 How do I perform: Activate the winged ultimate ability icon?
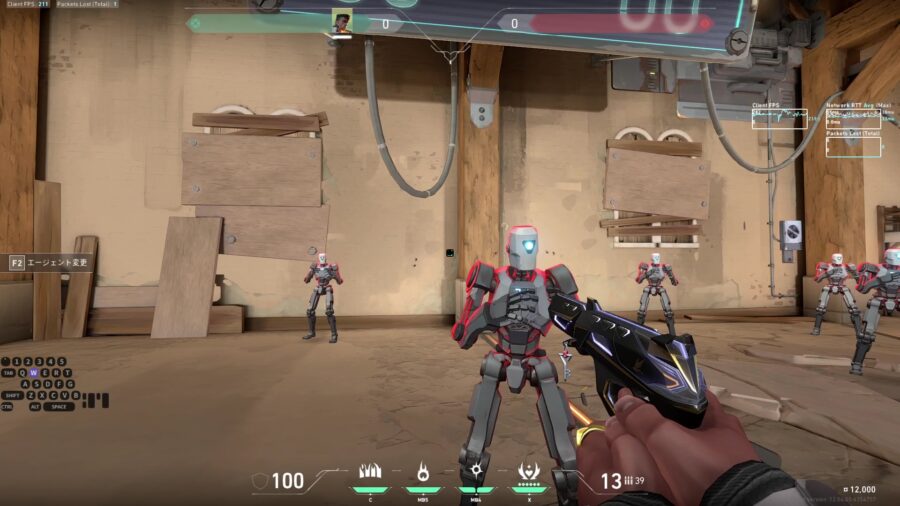pos(528,472)
